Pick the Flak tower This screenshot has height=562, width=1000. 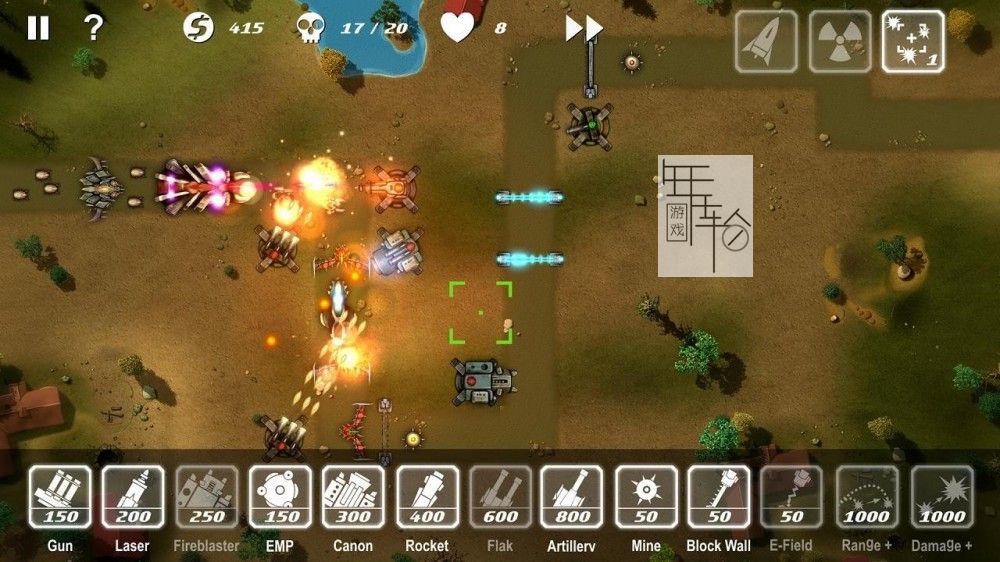pos(501,497)
